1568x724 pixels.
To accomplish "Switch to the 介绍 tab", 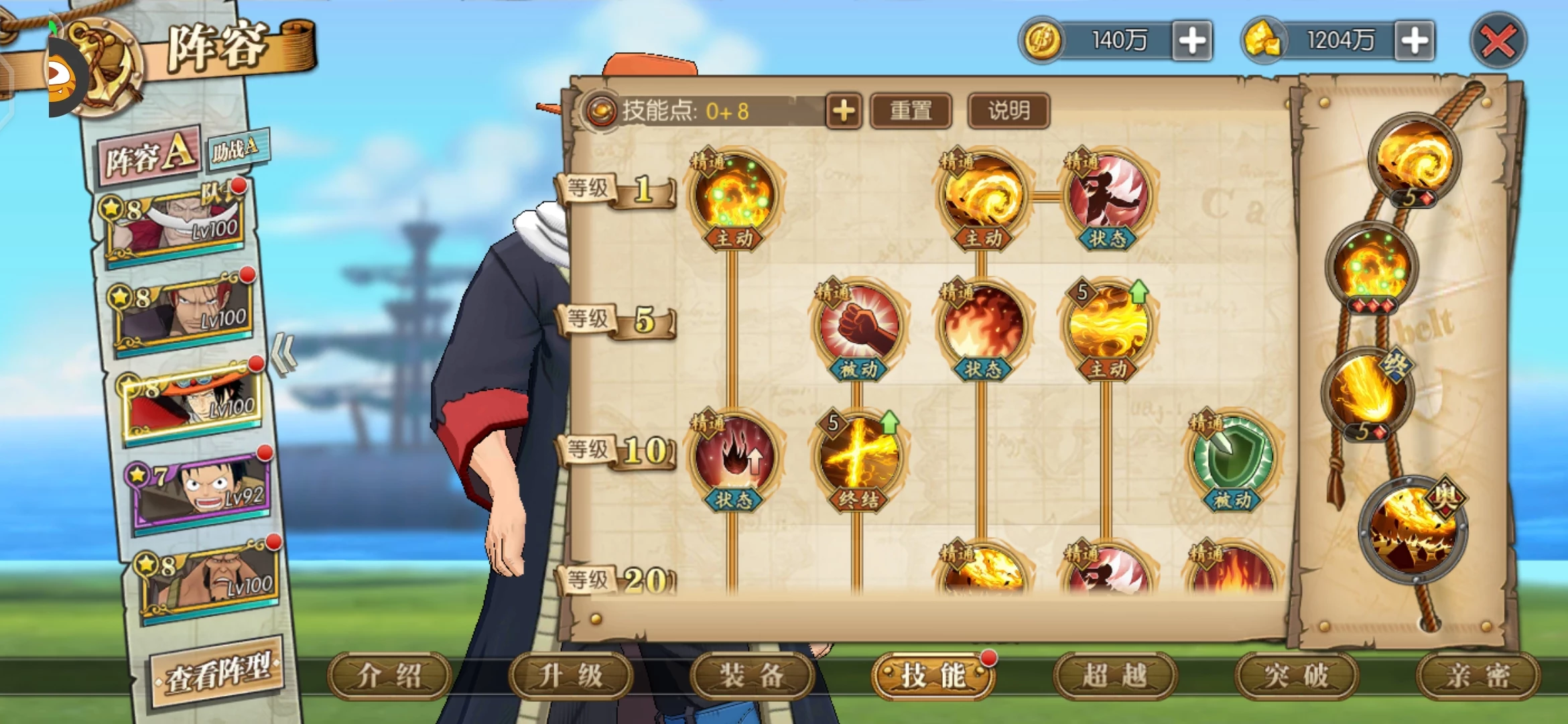I will point(389,676).
